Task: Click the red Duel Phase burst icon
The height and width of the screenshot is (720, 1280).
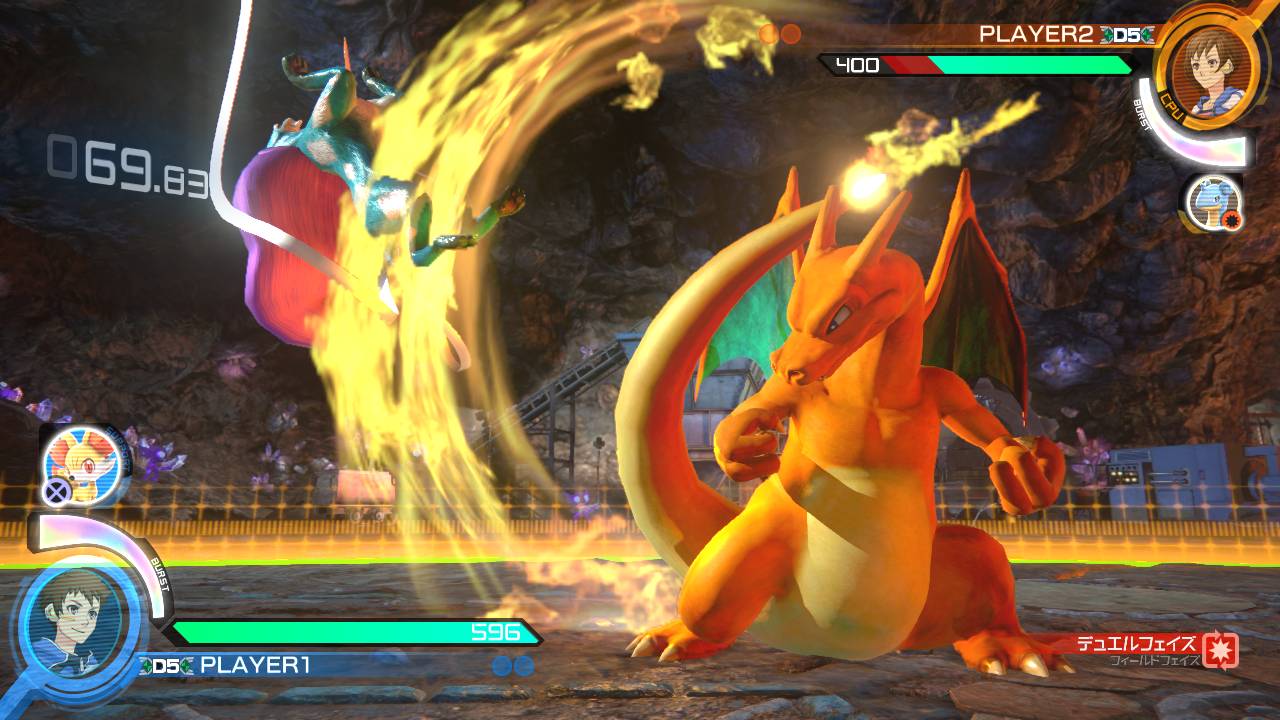Action: (1220, 648)
